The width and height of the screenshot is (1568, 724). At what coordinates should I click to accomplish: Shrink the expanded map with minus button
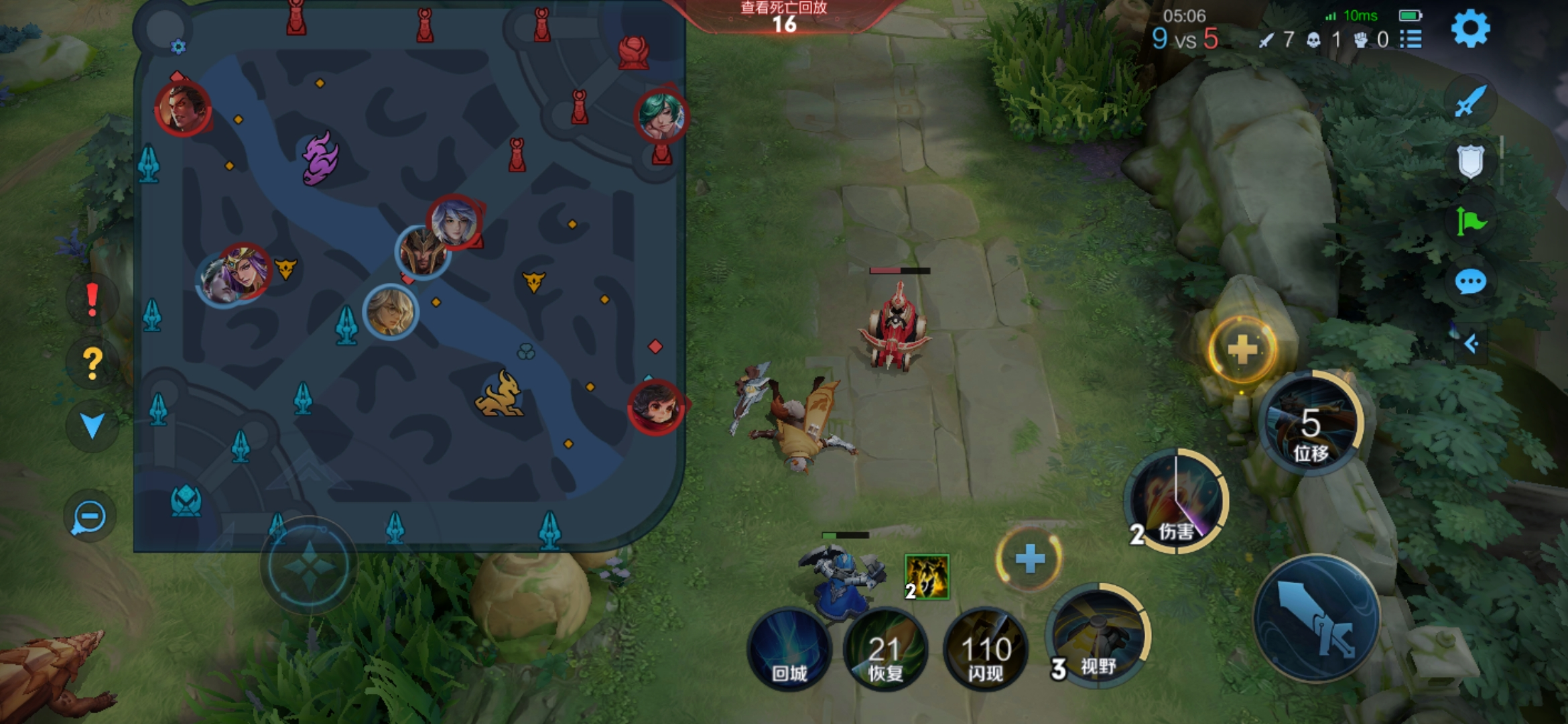[89, 517]
